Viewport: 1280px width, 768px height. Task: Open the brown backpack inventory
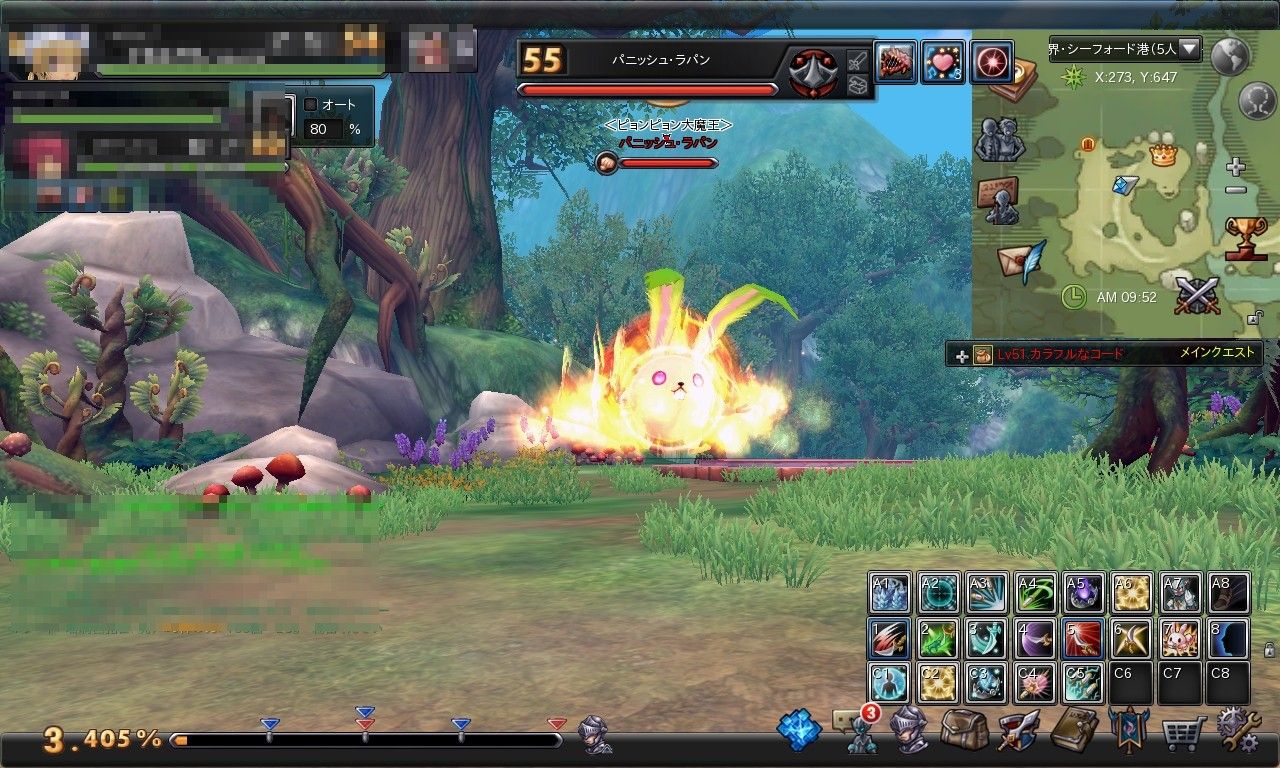point(964,731)
